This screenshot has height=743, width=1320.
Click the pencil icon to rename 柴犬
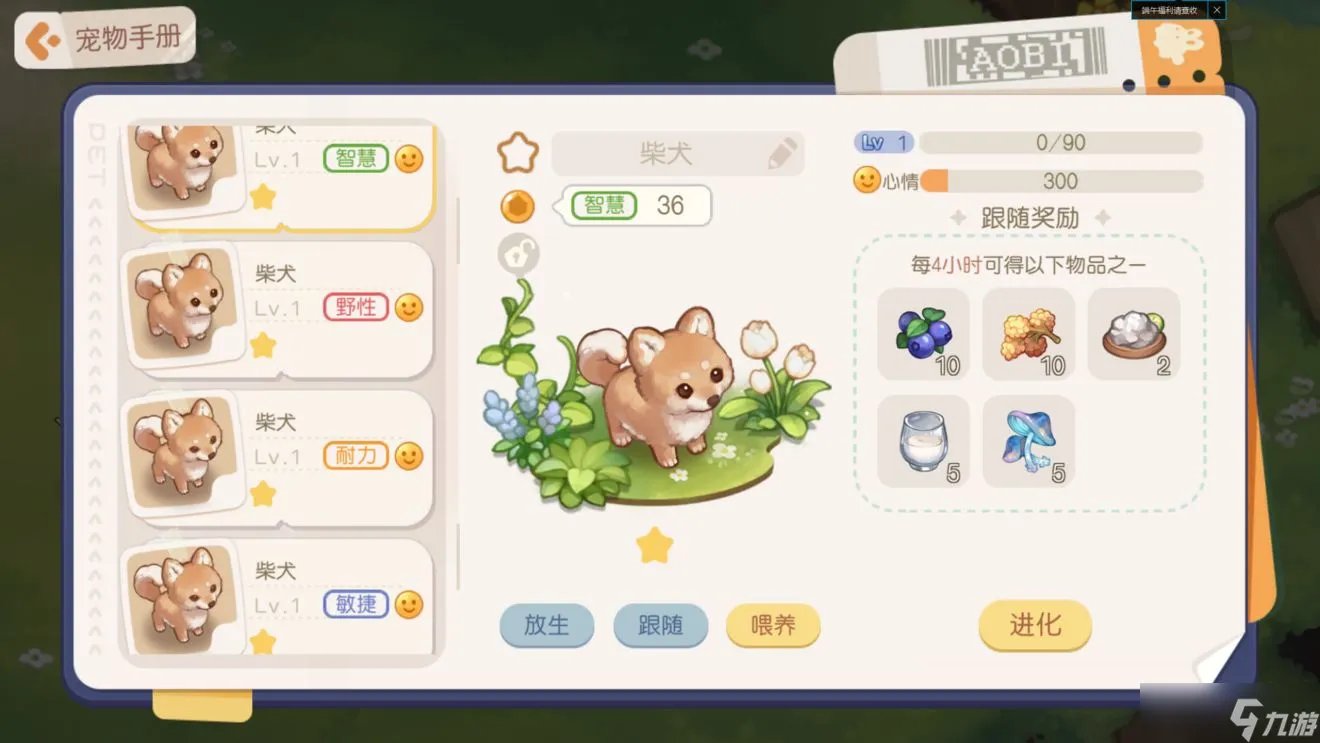(782, 153)
